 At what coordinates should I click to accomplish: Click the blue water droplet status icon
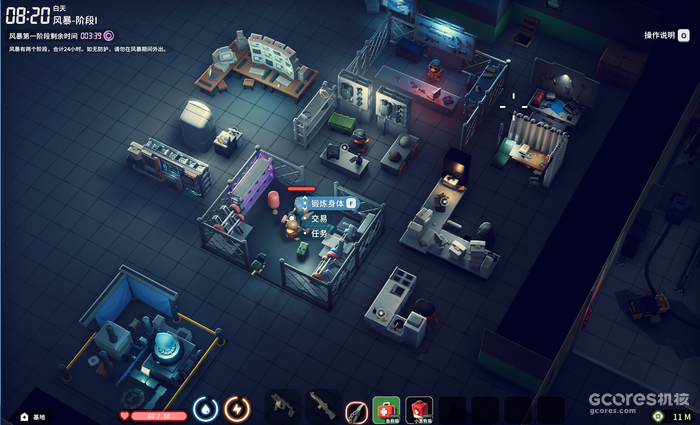pyautogui.click(x=205, y=409)
